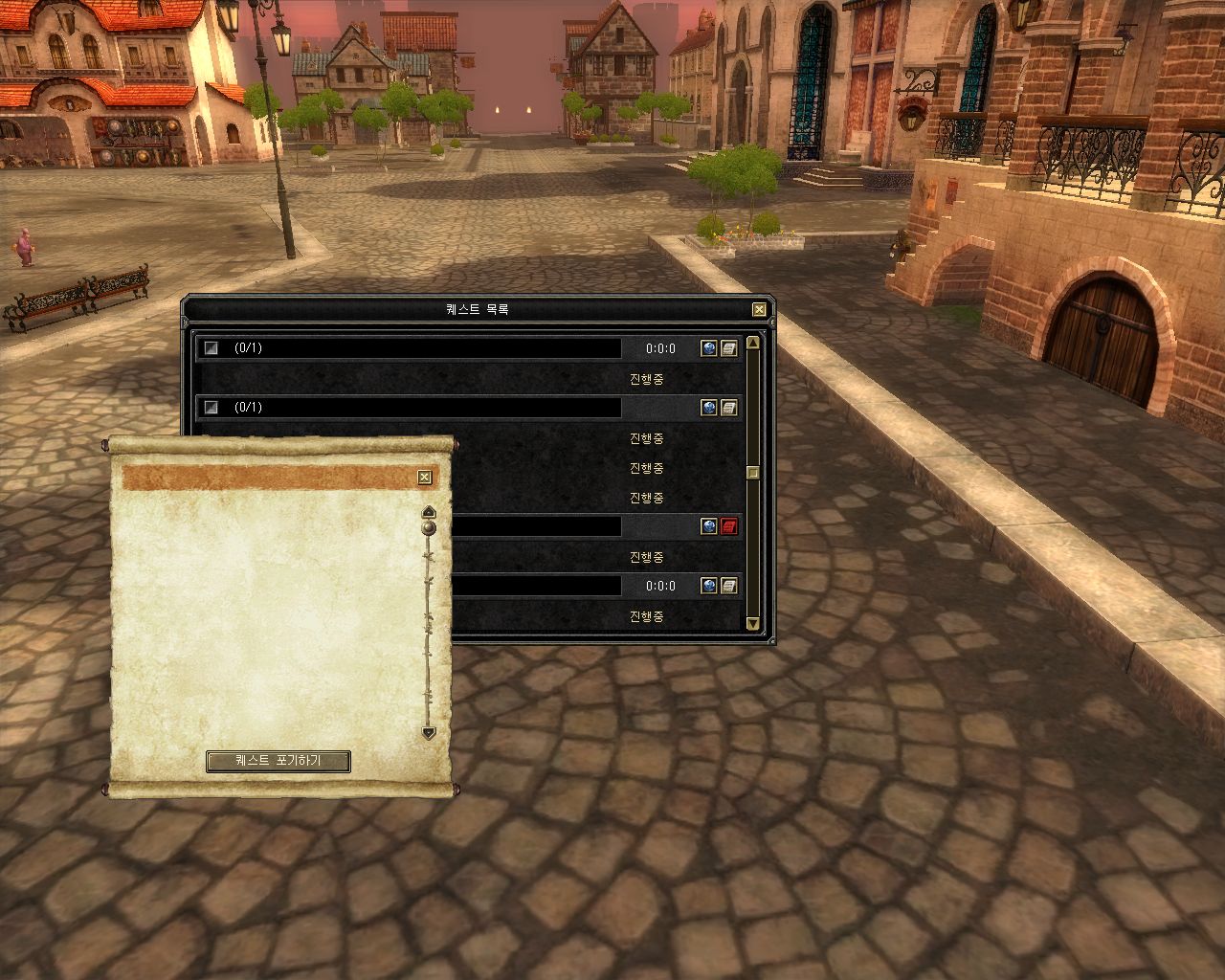Click the round knob on the parchment scrollbar

(429, 527)
